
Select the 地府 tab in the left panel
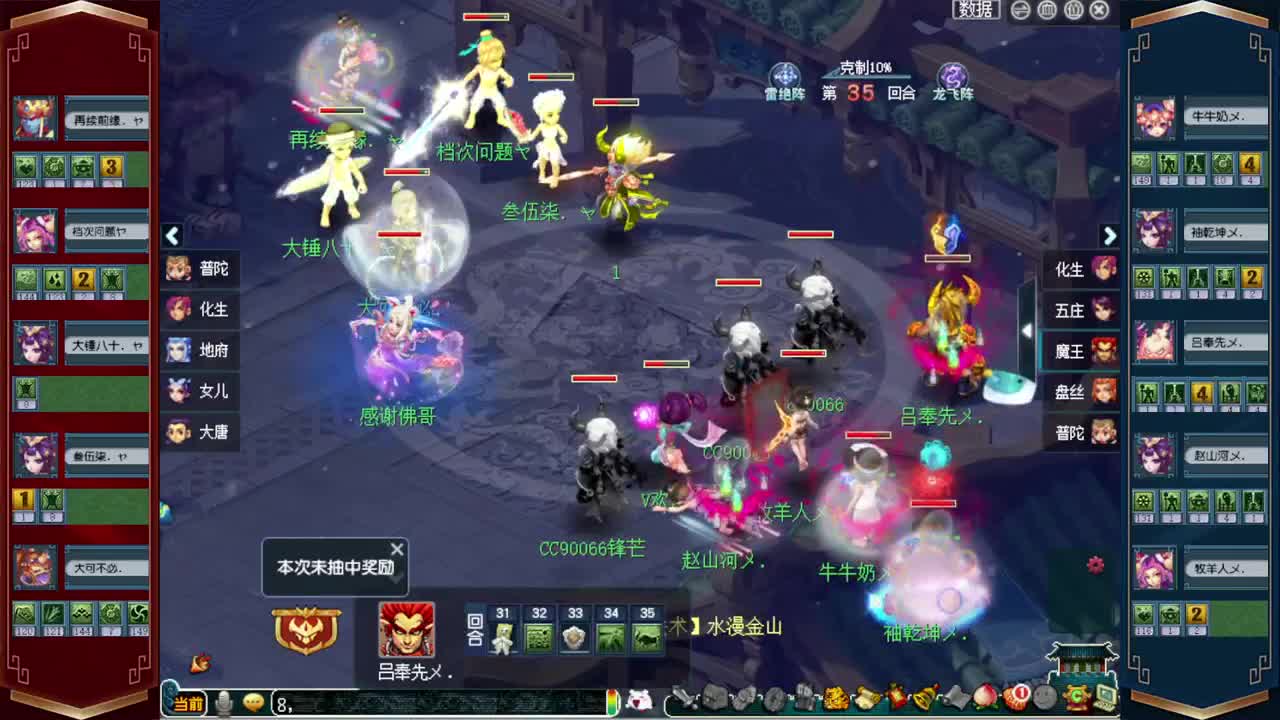(x=200, y=351)
